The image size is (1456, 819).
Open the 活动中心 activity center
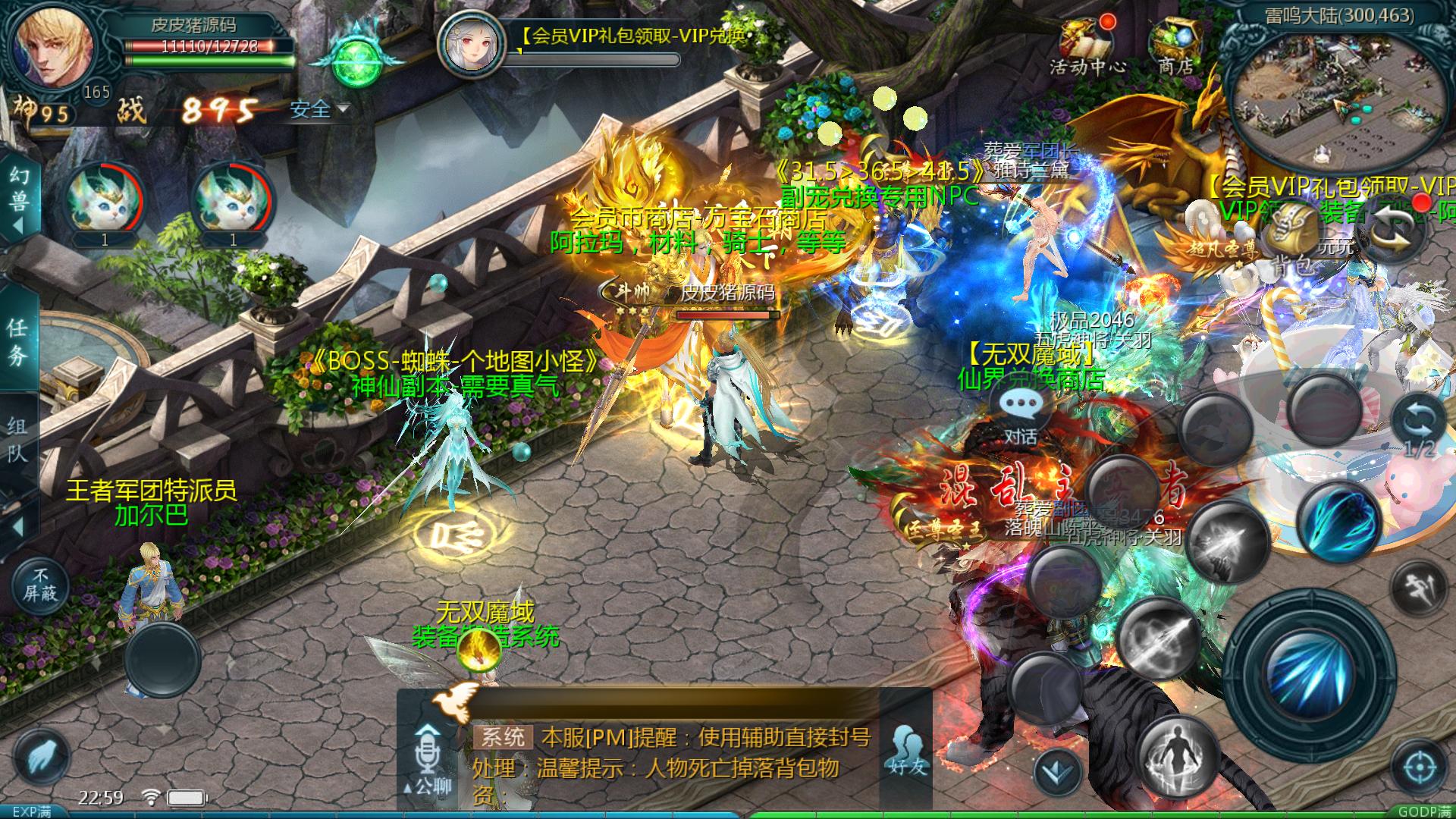coord(1087,45)
